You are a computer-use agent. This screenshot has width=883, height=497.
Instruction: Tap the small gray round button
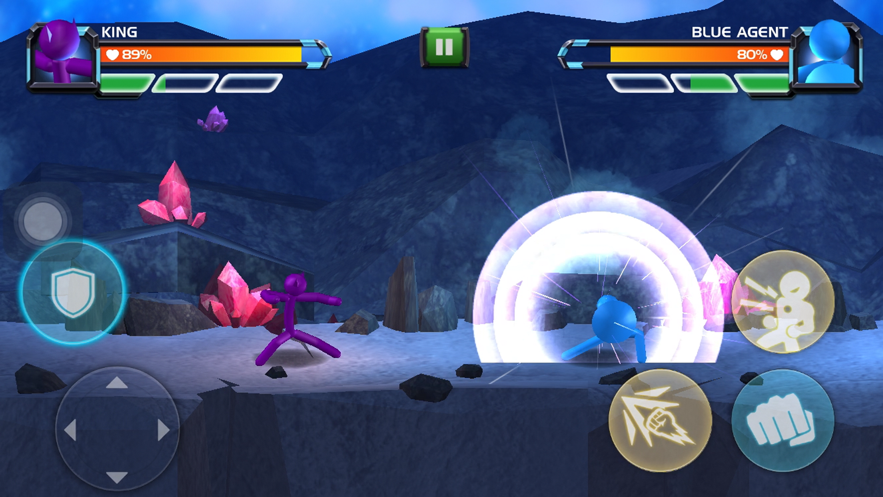pos(42,221)
